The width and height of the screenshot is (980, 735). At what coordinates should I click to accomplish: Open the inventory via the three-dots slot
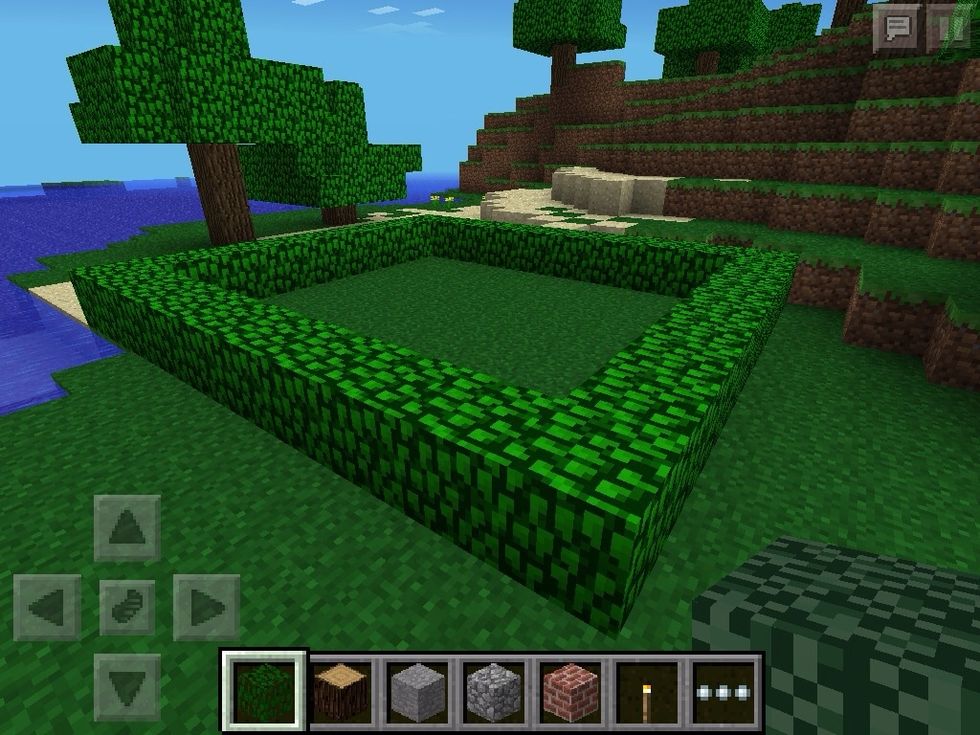(725, 690)
